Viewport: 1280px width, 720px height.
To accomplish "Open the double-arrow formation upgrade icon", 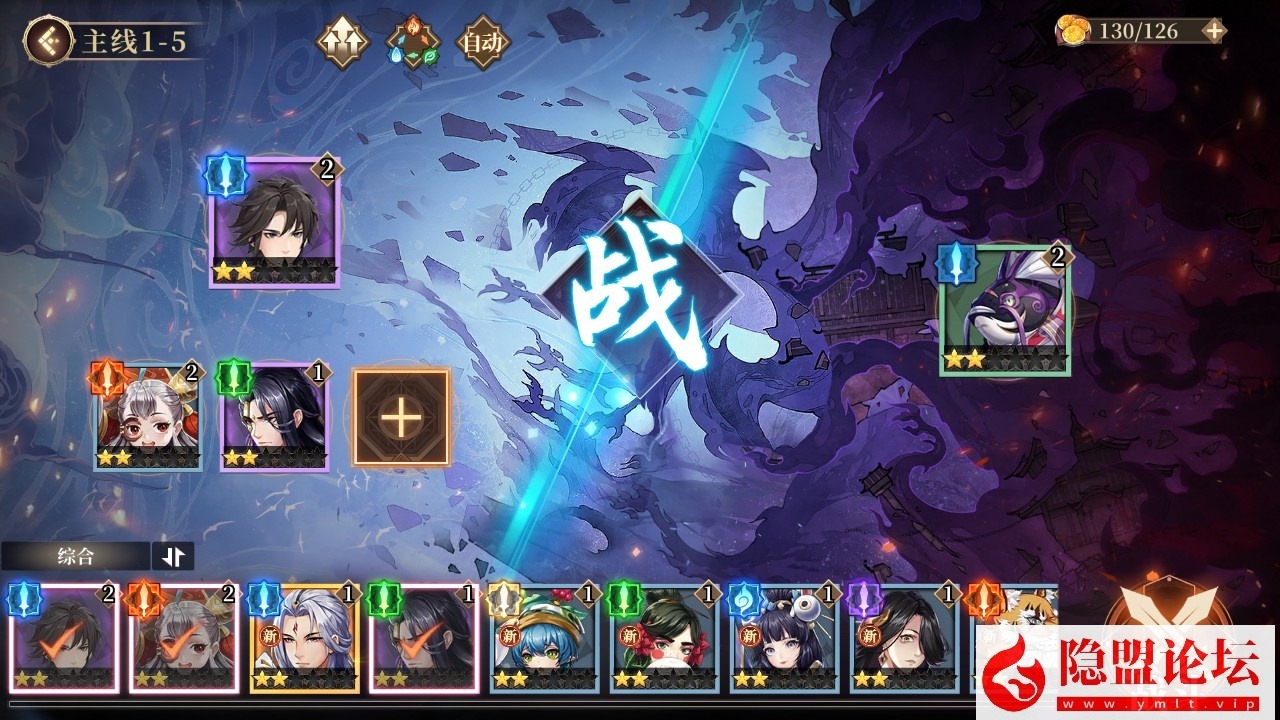I will pyautogui.click(x=343, y=42).
